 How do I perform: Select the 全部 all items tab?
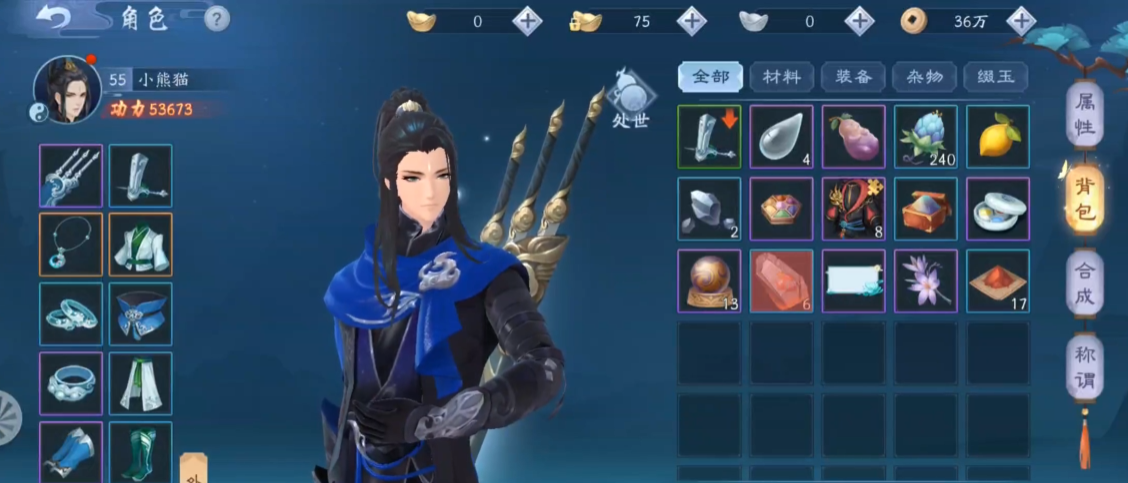710,77
